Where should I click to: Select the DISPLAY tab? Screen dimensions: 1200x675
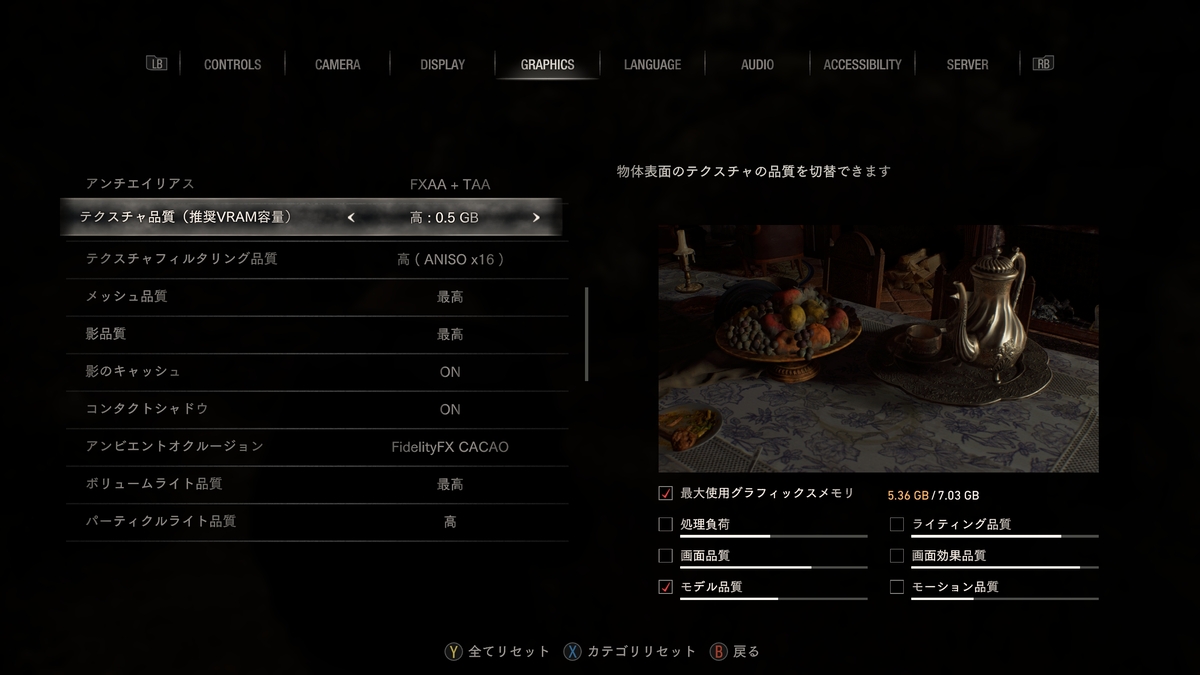pyautogui.click(x=442, y=64)
